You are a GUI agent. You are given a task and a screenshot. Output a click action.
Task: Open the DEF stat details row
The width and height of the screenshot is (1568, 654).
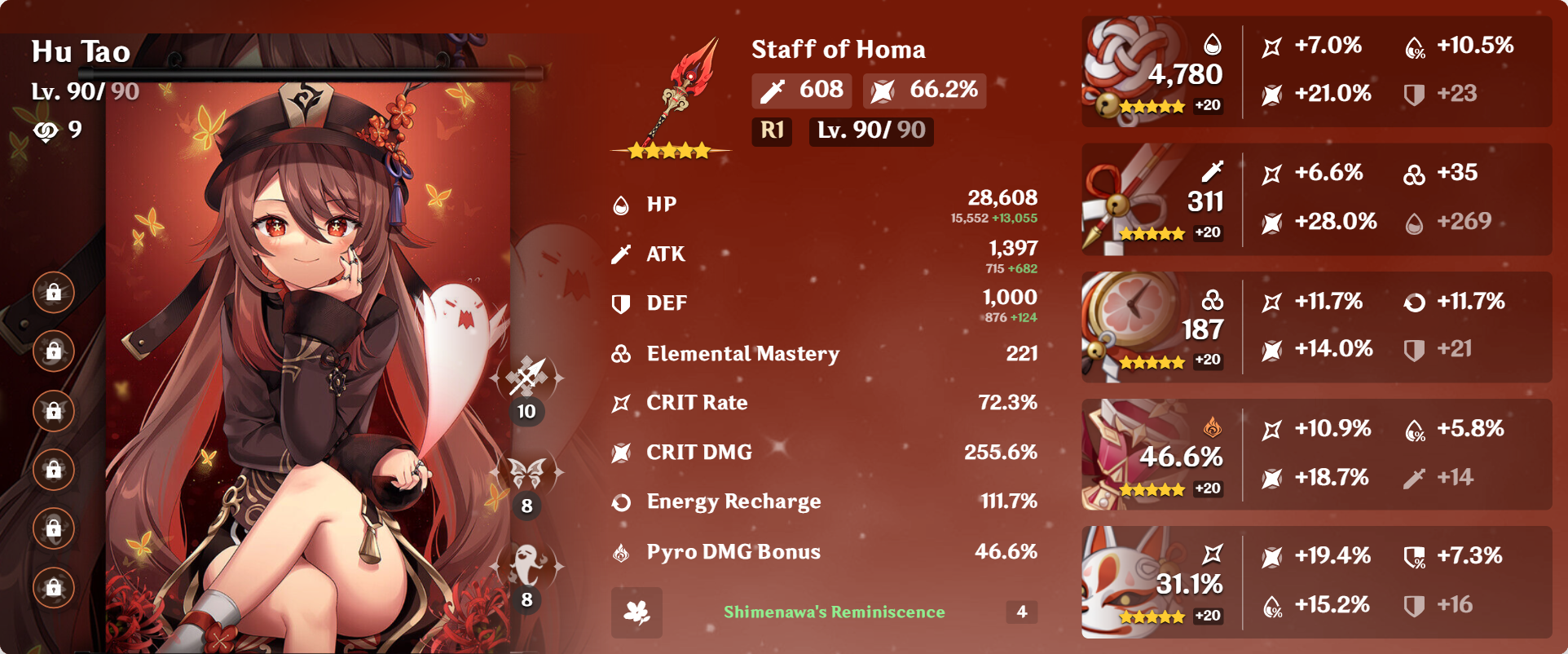click(823, 303)
